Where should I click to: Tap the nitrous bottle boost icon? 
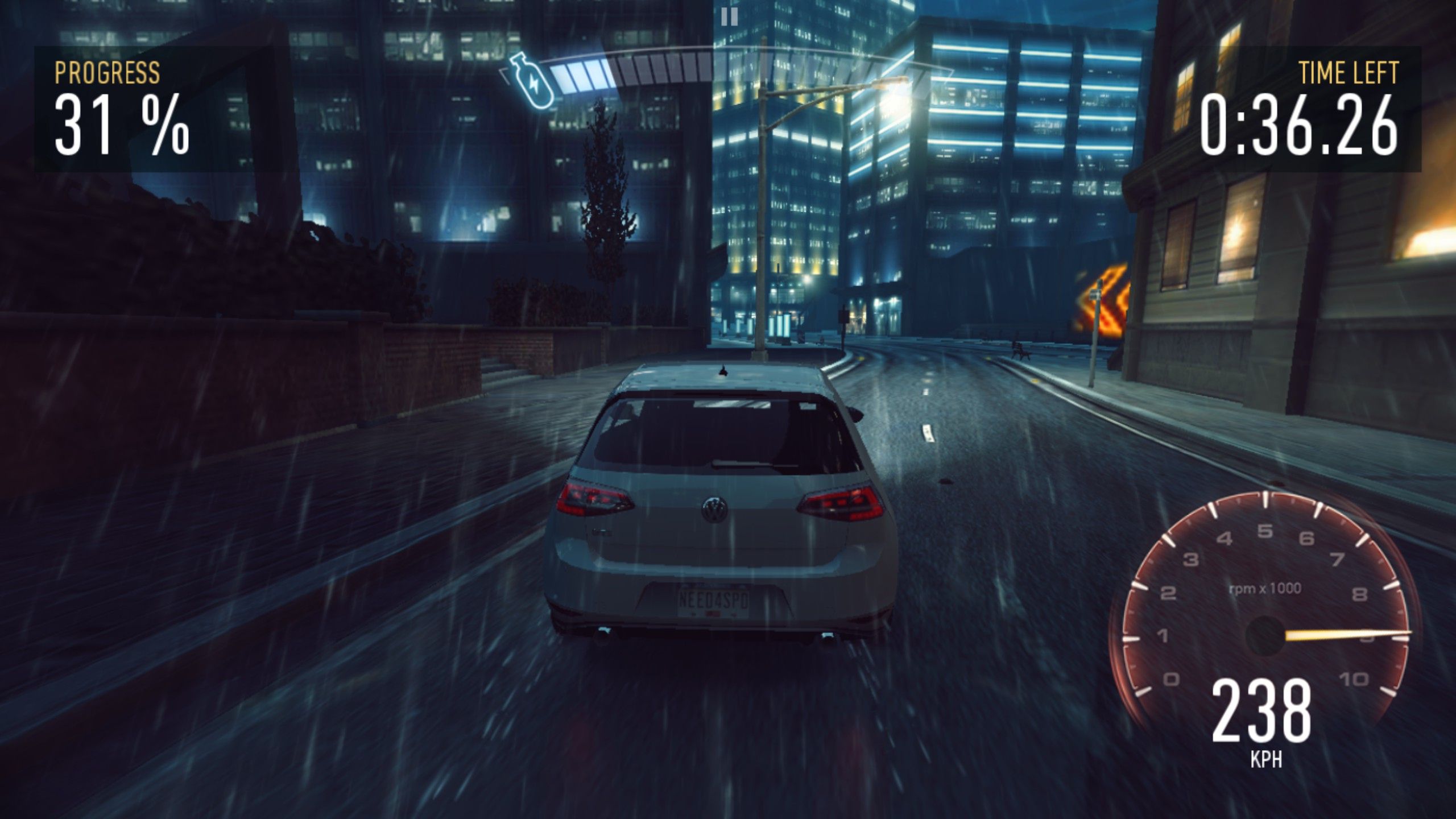click(x=531, y=78)
